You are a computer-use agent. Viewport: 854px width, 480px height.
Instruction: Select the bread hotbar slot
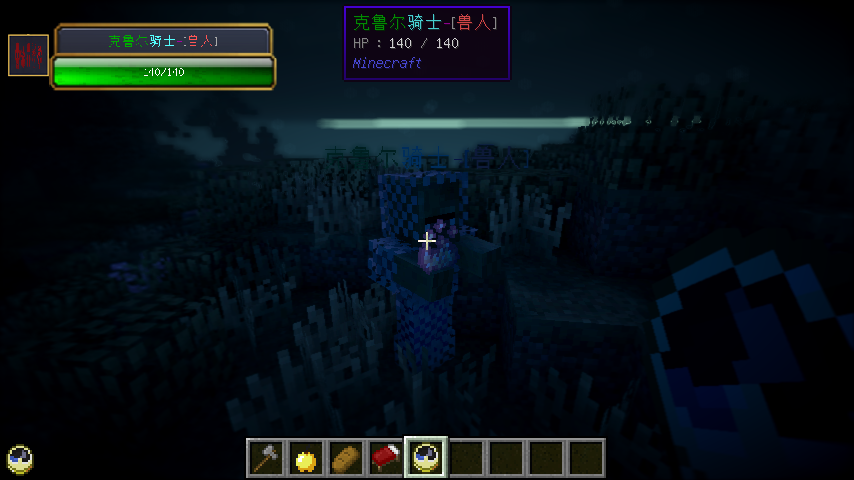click(346, 458)
